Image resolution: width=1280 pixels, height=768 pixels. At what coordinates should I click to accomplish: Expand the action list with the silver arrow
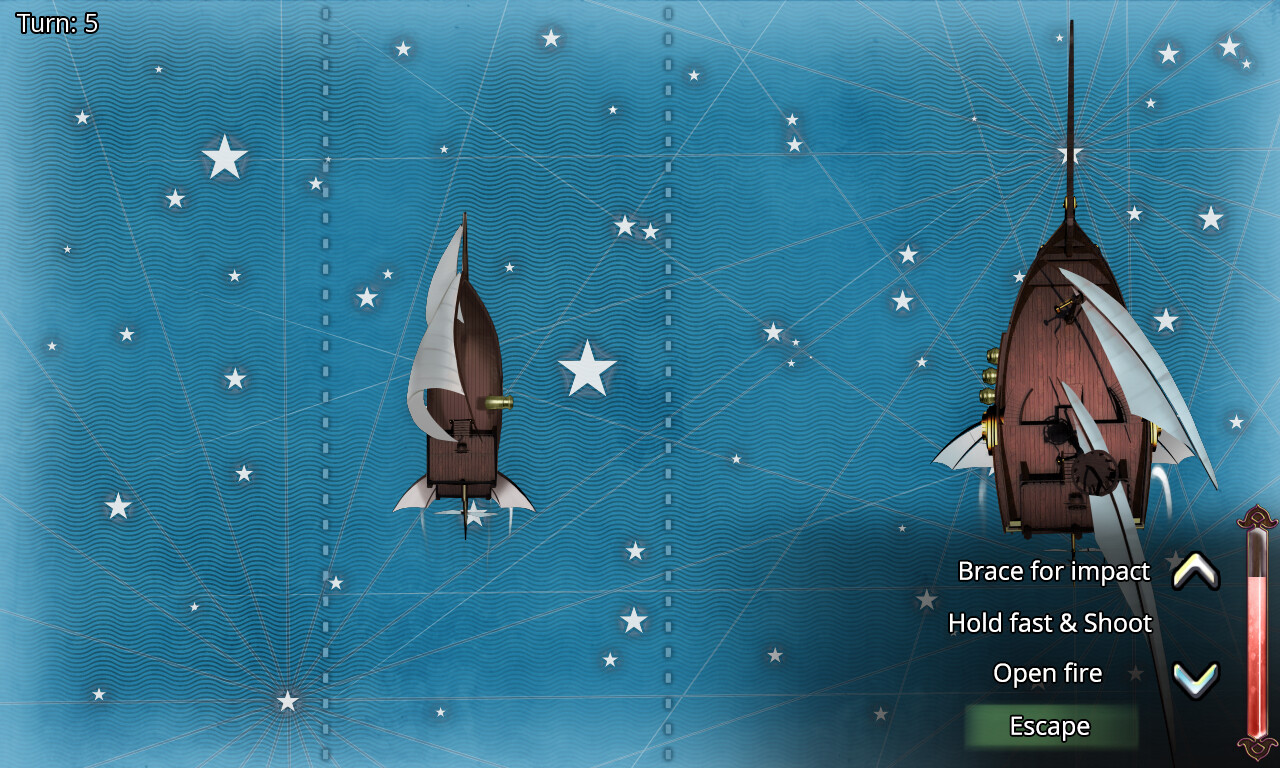coord(1196,673)
